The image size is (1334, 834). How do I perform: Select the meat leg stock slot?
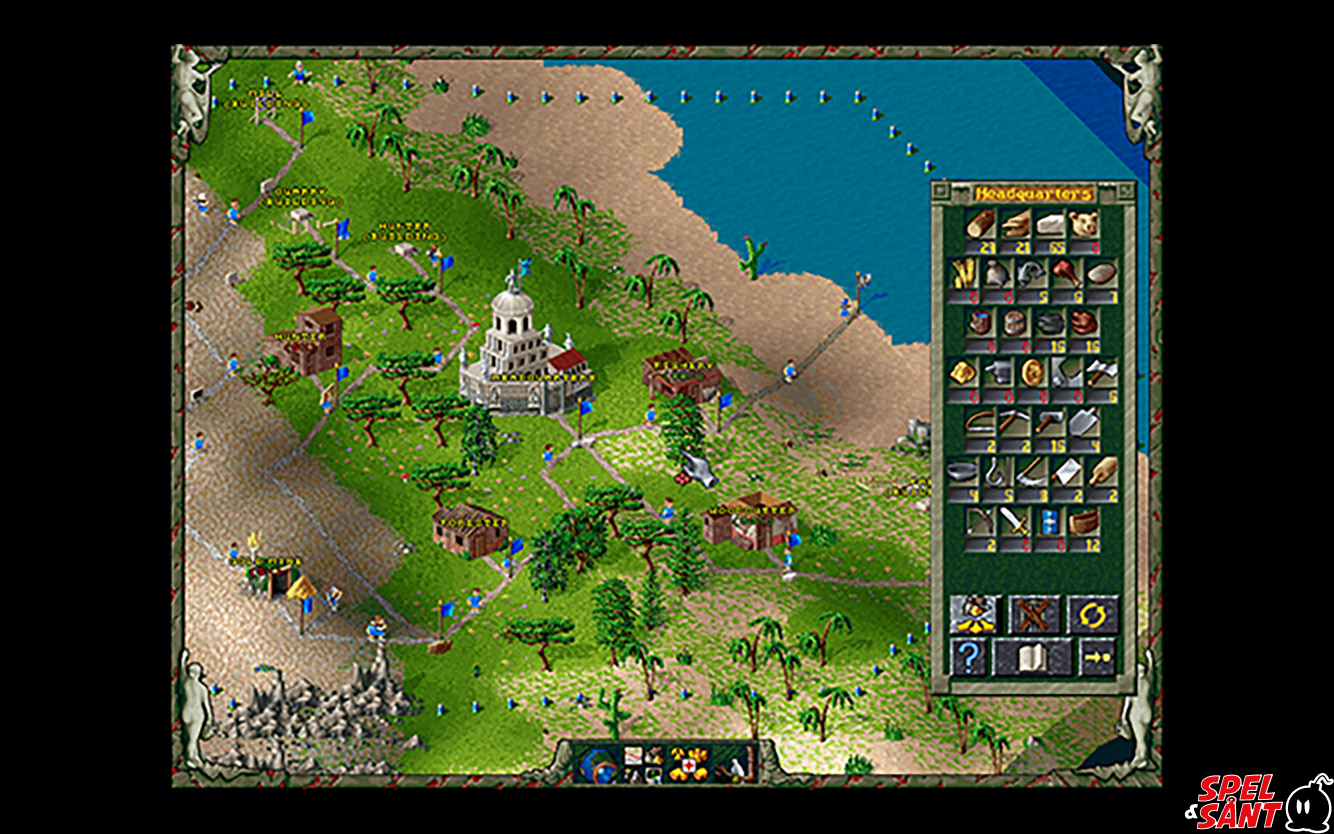coord(1067,273)
